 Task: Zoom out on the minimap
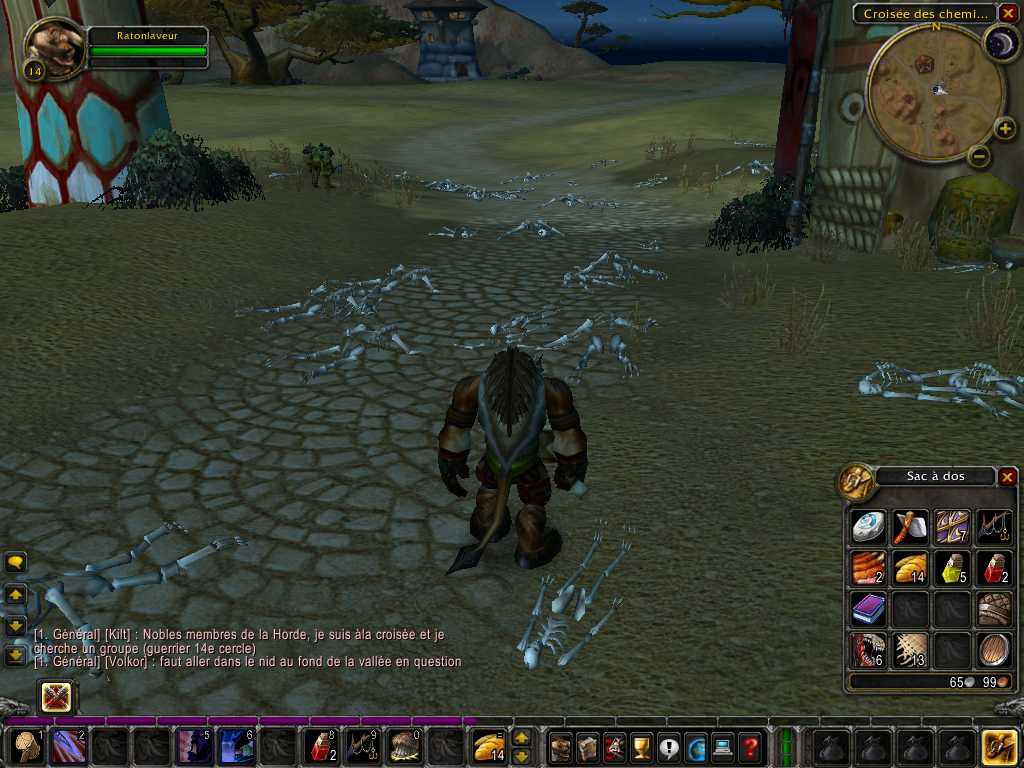[980, 156]
